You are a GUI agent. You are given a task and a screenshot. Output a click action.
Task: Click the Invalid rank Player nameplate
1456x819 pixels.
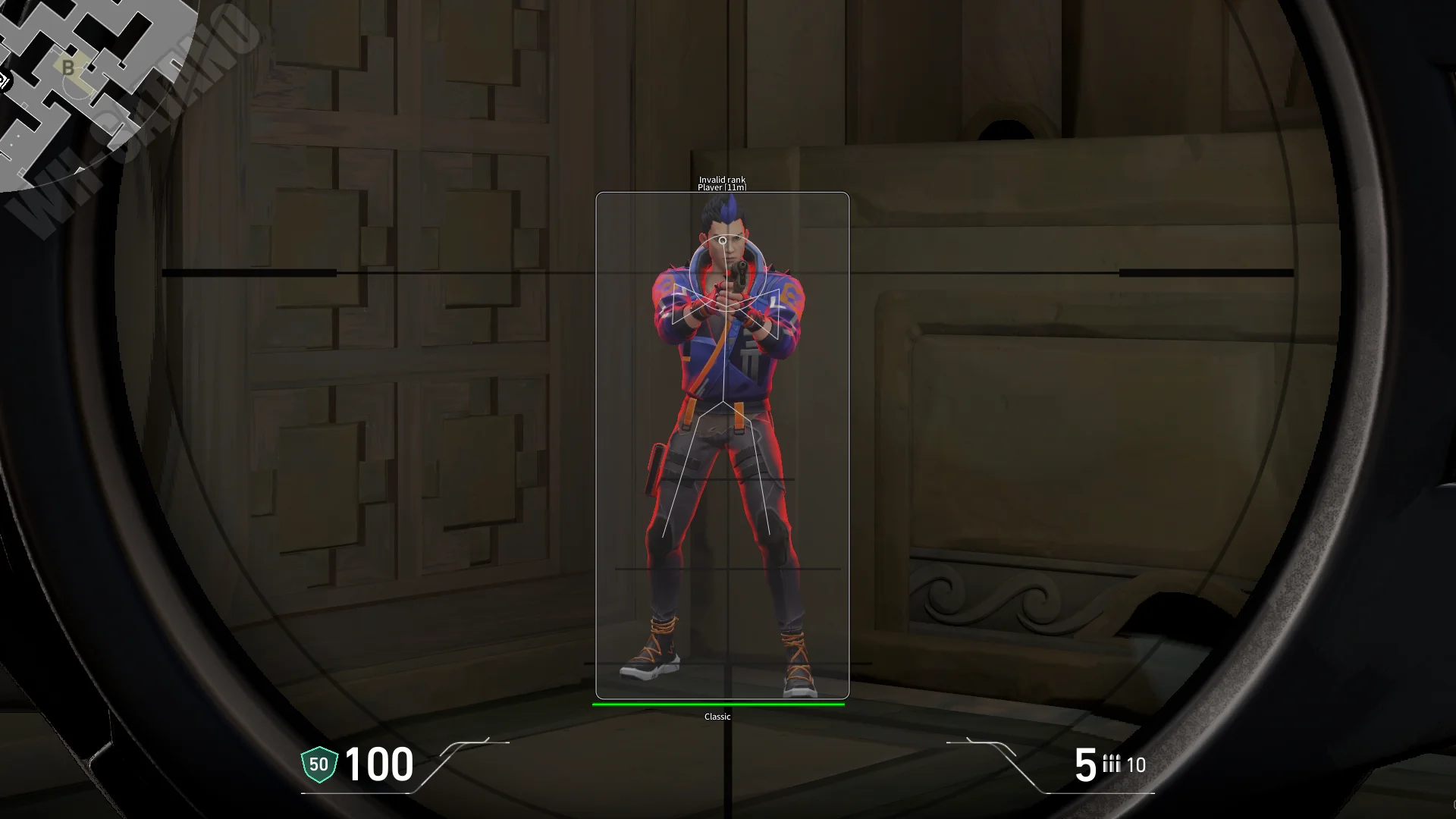point(721,182)
